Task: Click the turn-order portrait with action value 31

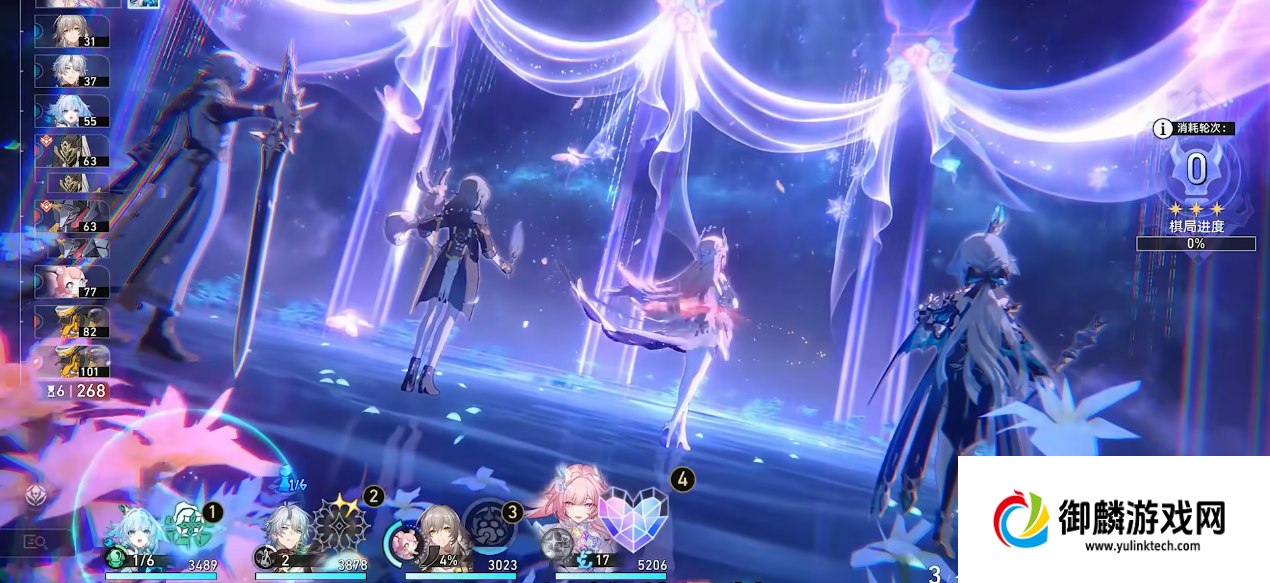Action: 73,31
